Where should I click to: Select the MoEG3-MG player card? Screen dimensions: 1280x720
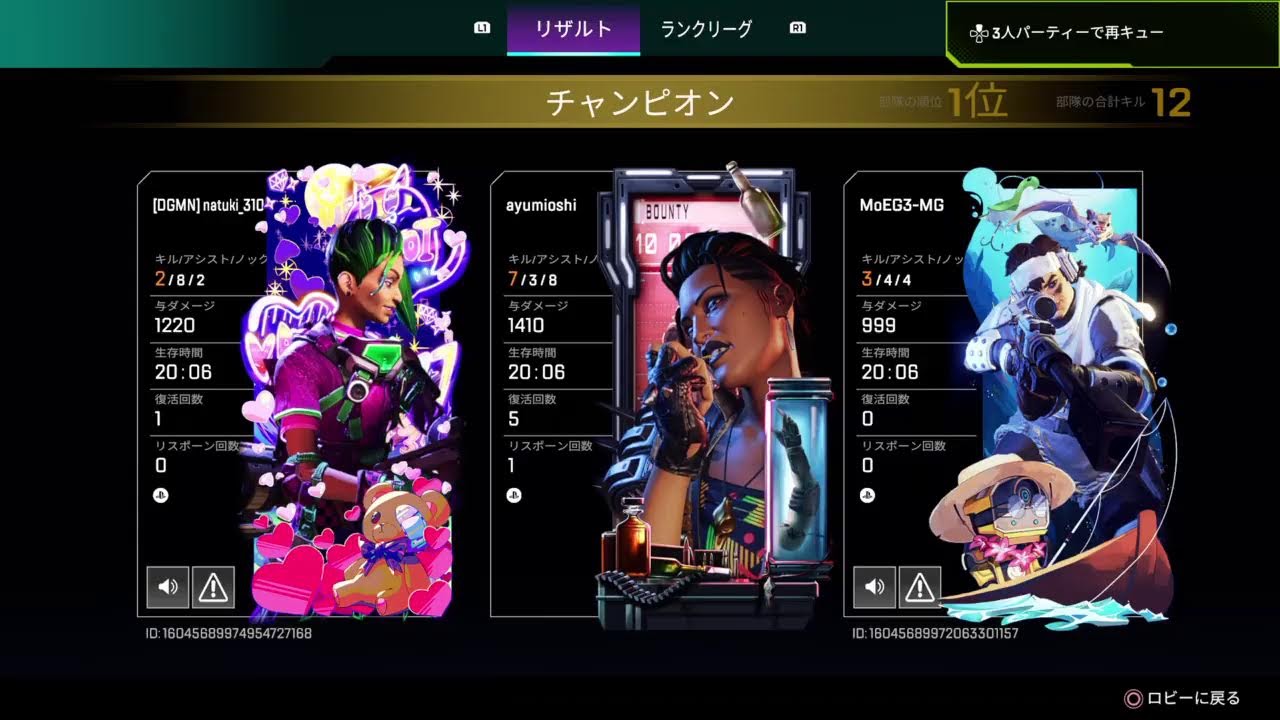1000,395
